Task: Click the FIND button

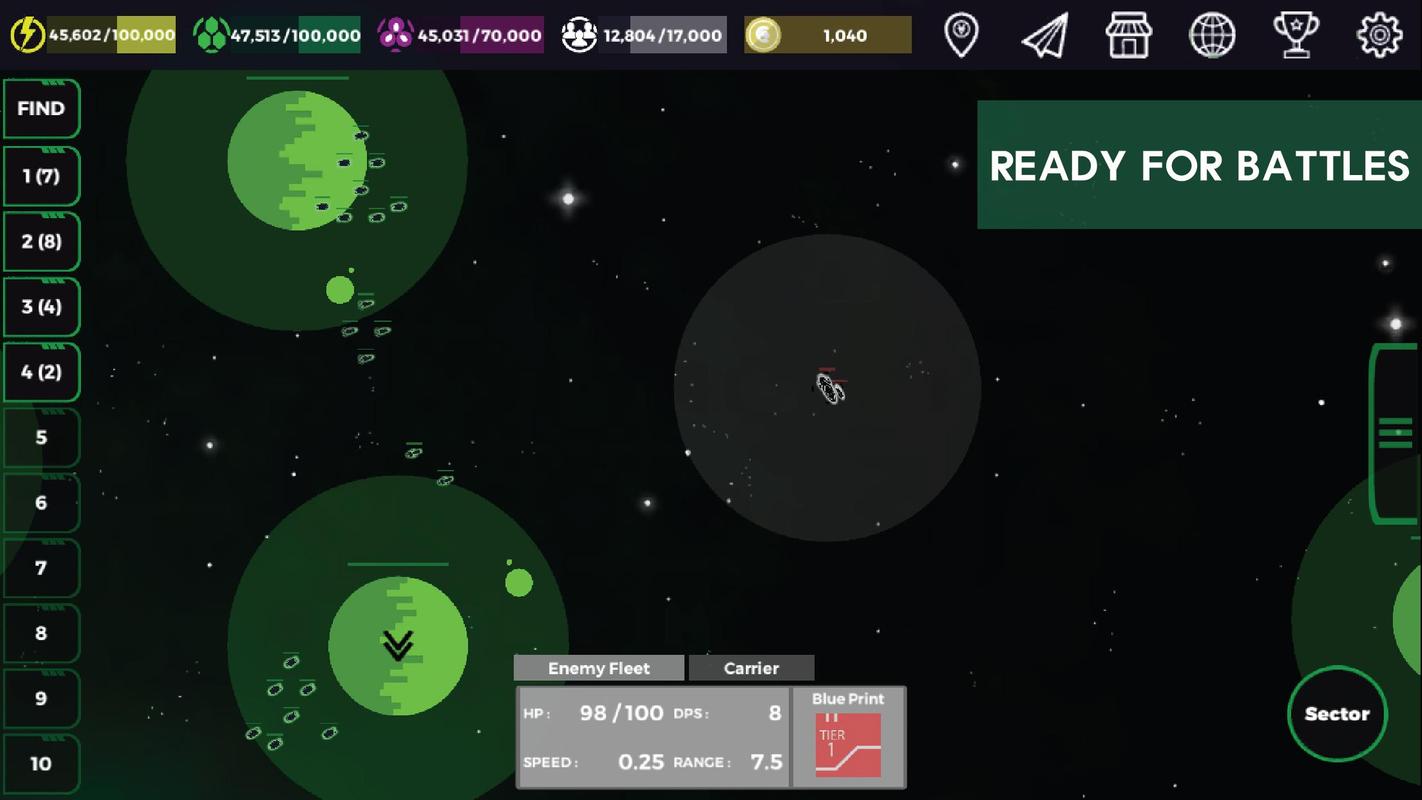Action: (x=41, y=109)
